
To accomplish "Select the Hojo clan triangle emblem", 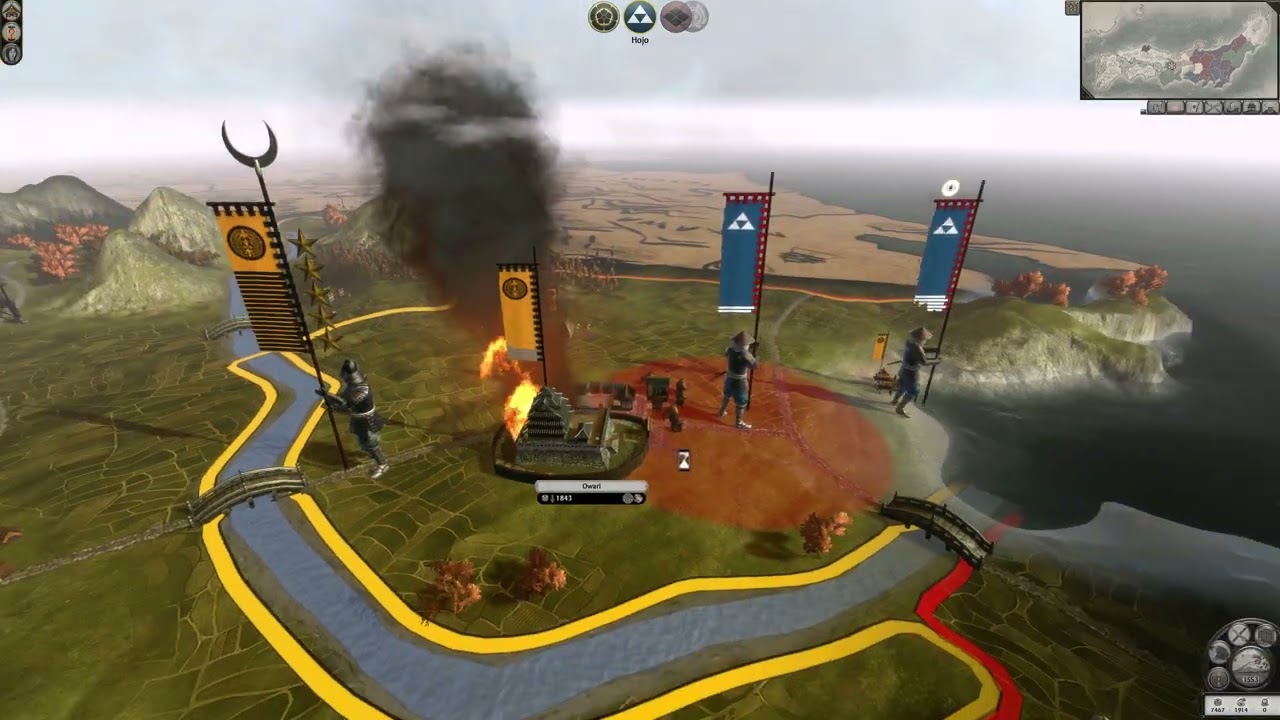I will point(640,16).
